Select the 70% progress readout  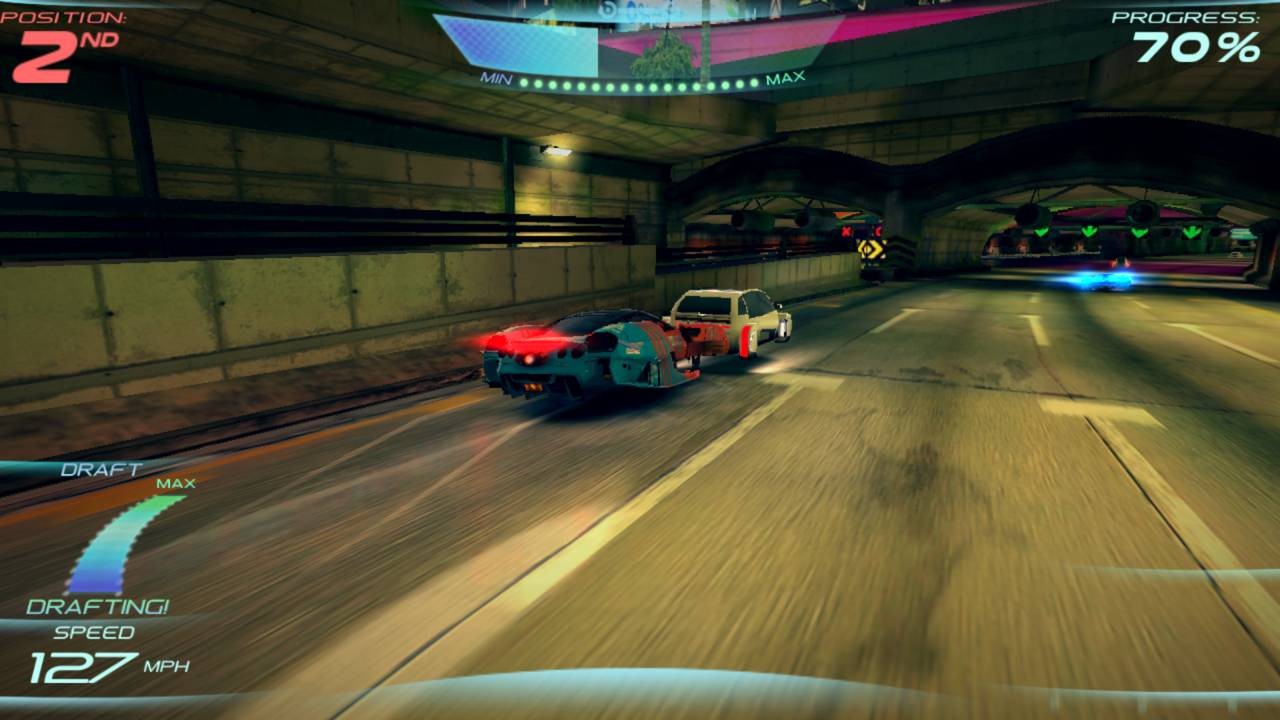point(1195,45)
